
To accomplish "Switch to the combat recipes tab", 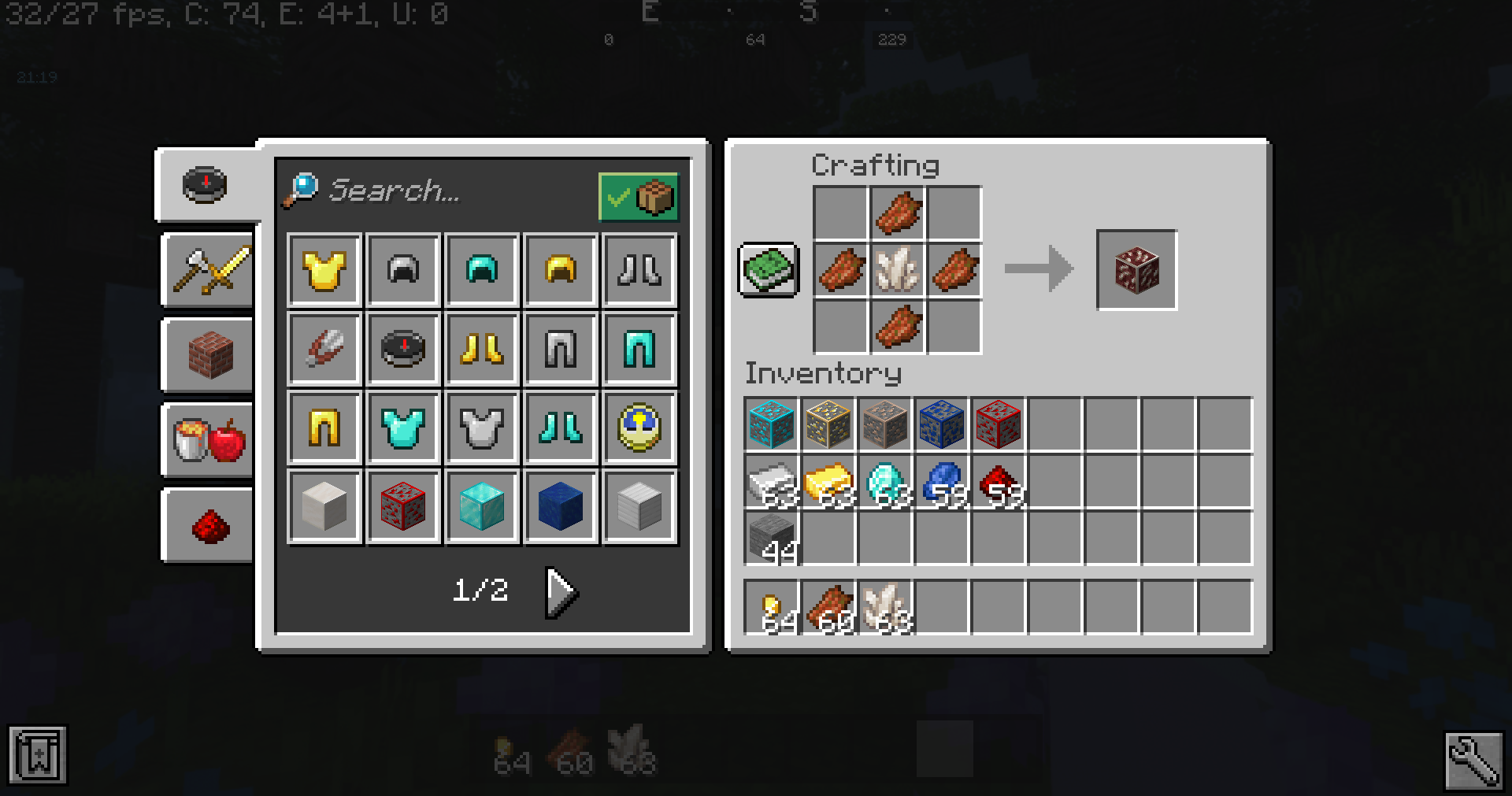I will coord(207,270).
